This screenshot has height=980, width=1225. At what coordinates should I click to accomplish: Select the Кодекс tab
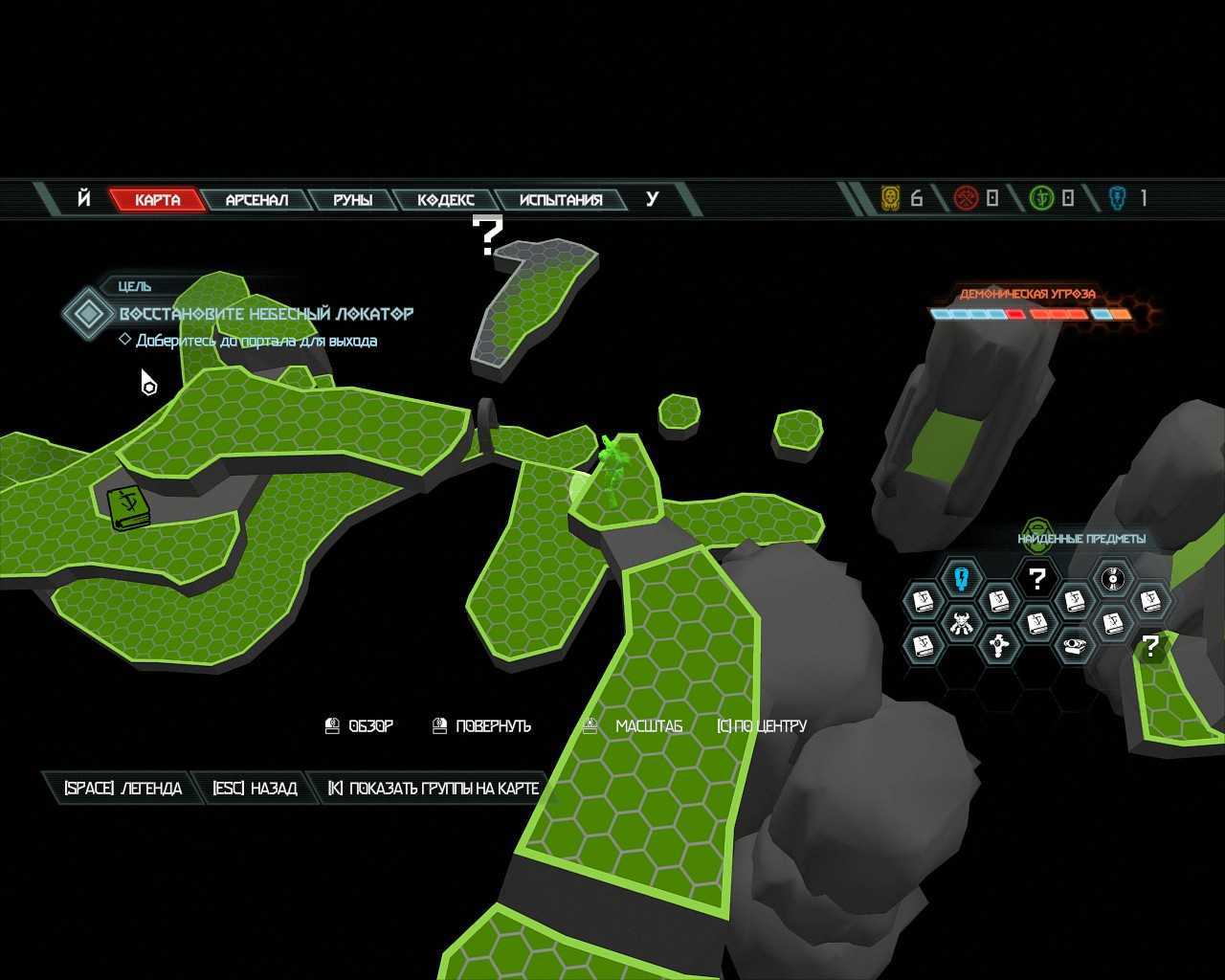point(446,200)
